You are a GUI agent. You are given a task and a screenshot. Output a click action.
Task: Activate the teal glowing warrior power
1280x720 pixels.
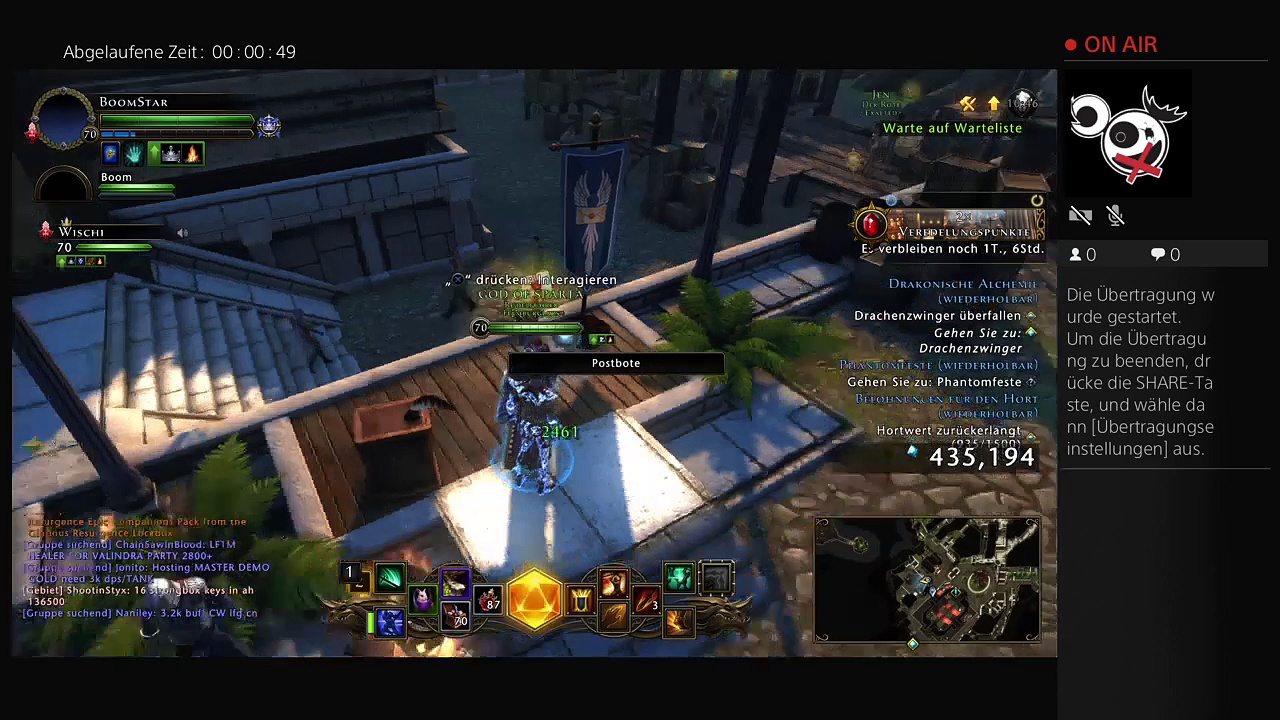[679, 578]
